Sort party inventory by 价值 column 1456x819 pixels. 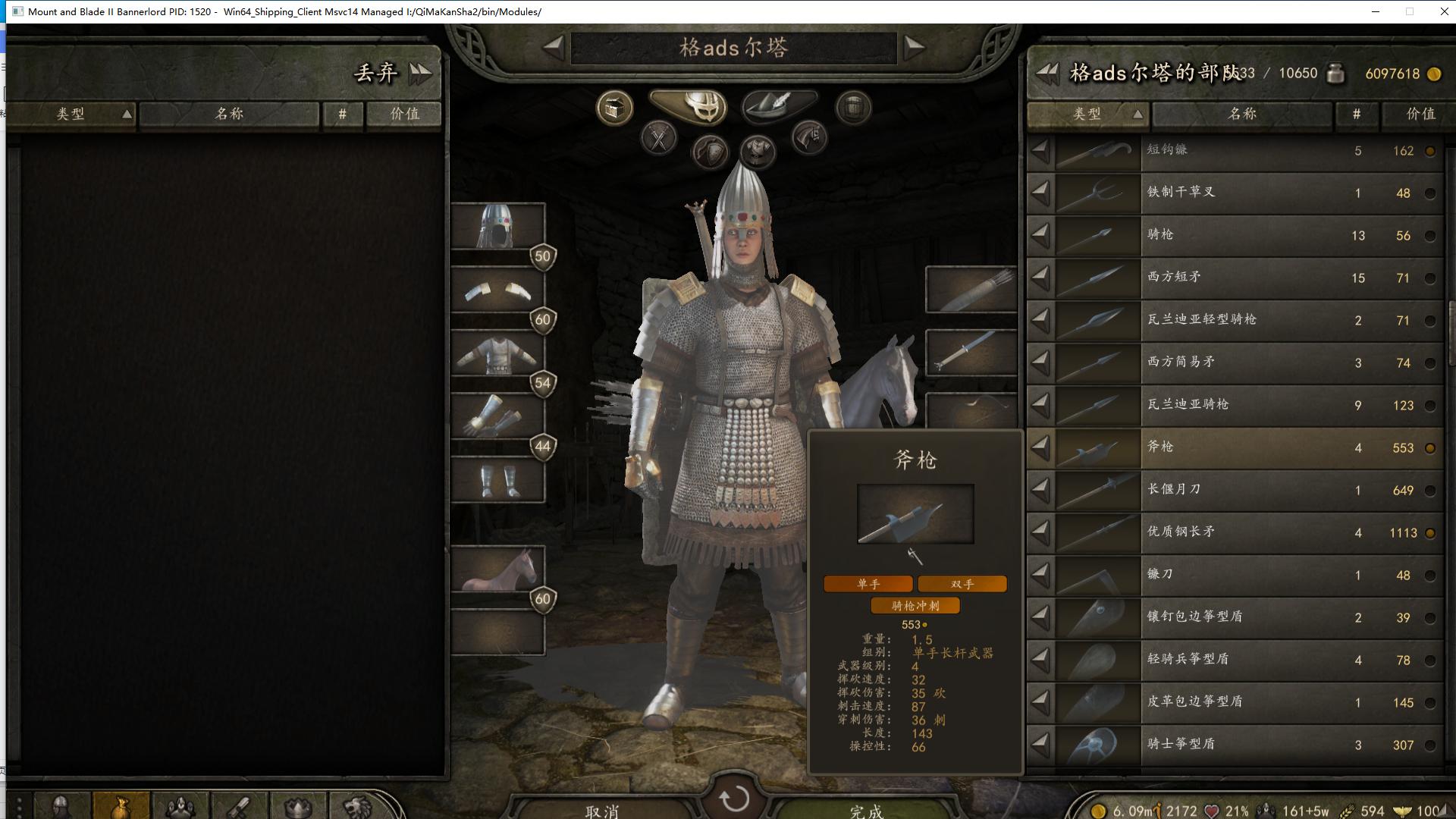1420,114
